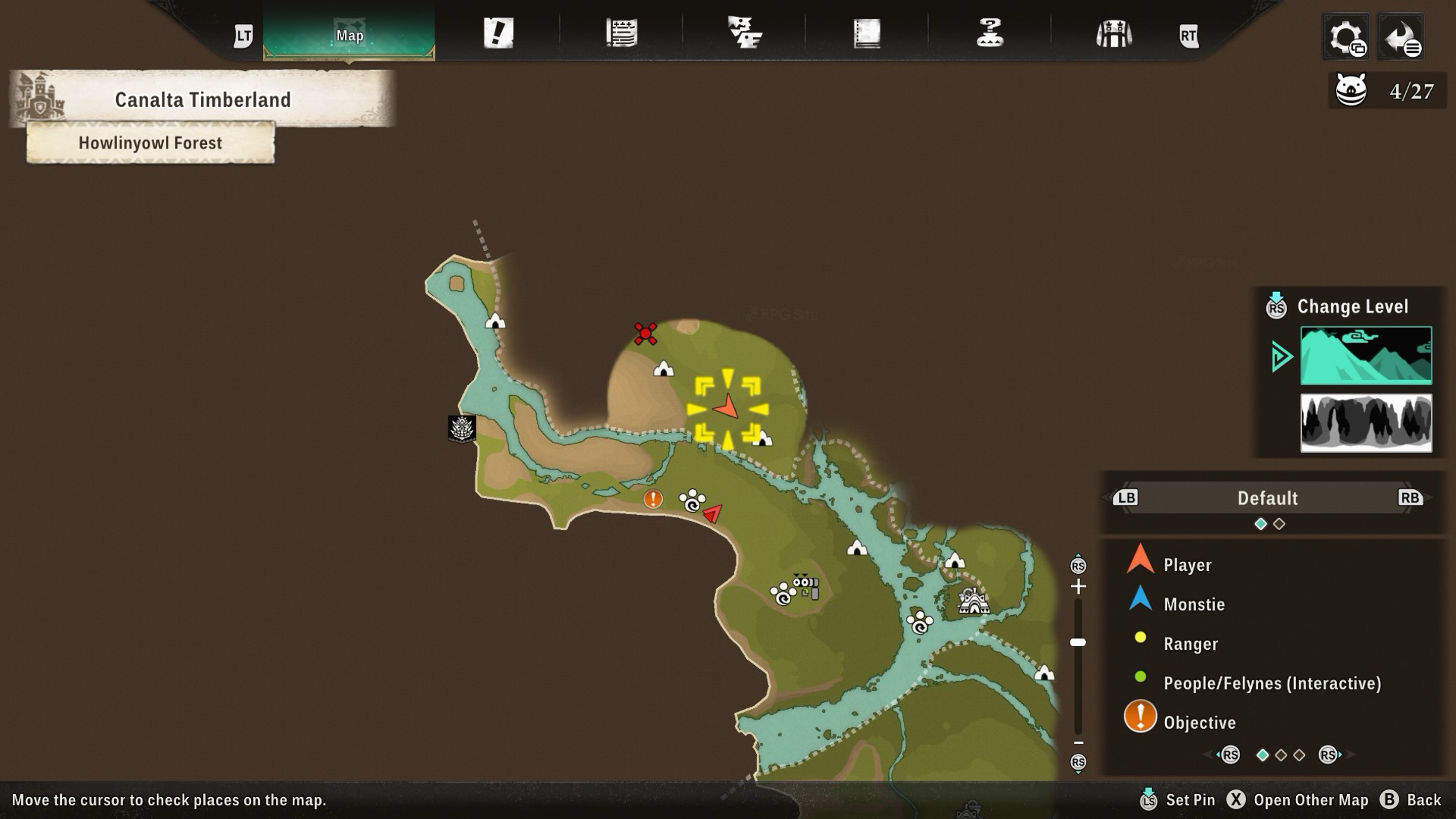The width and height of the screenshot is (1456, 819).
Task: Click the return arrow menu button
Action: pyautogui.click(x=1401, y=37)
